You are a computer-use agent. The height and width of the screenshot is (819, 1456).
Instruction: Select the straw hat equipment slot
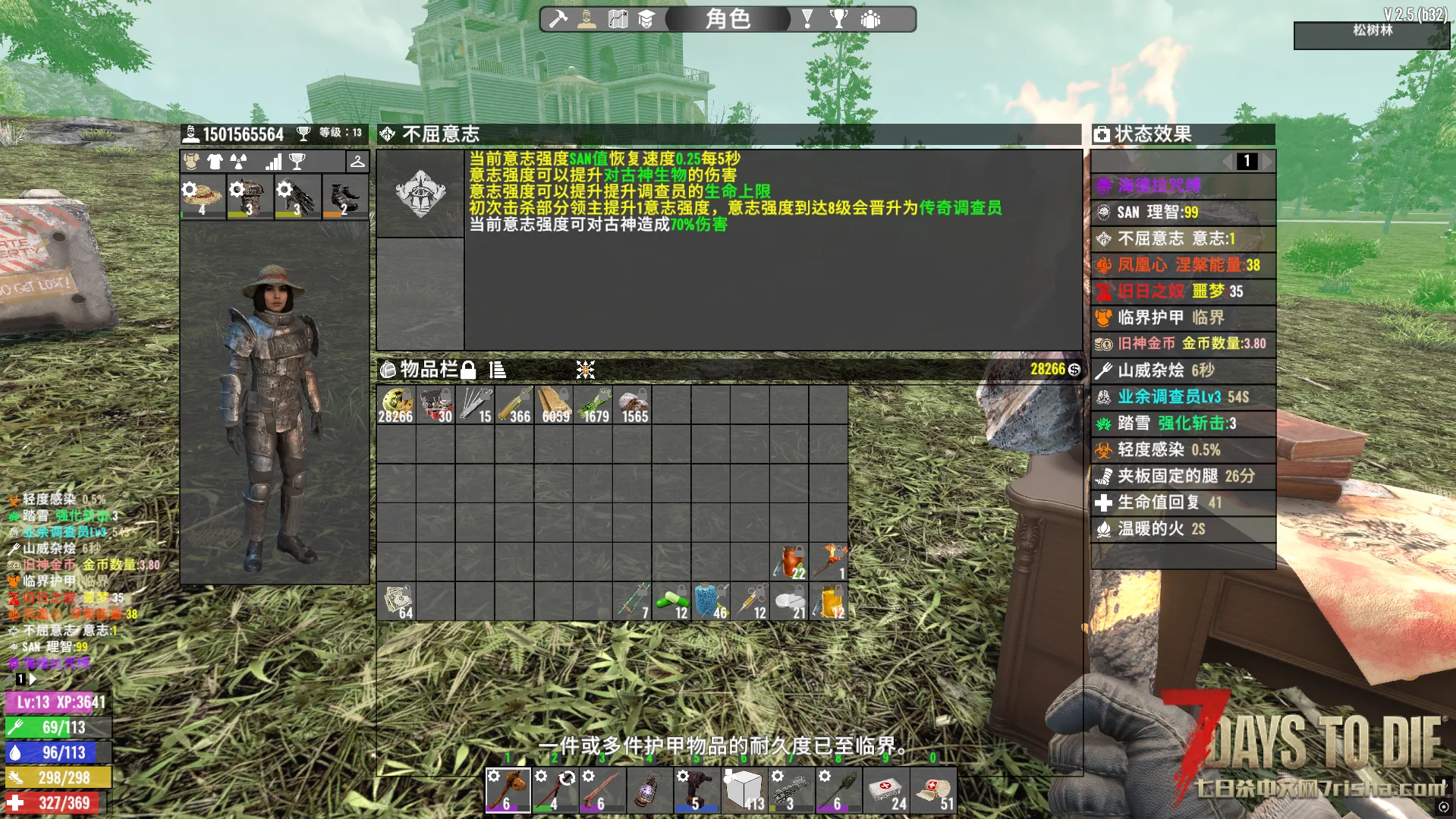[203, 197]
